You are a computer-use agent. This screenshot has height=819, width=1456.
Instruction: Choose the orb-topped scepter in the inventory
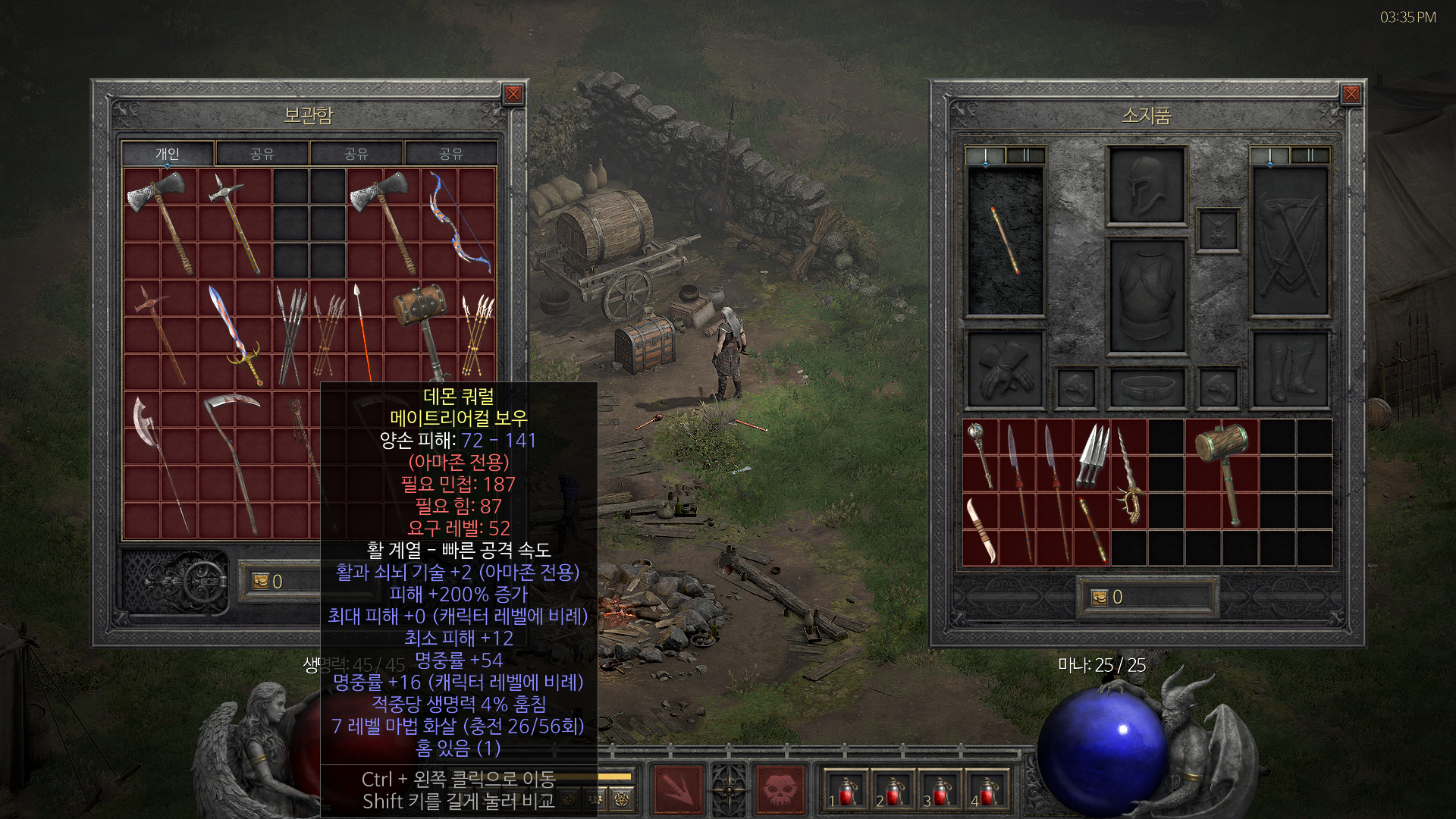[981, 453]
